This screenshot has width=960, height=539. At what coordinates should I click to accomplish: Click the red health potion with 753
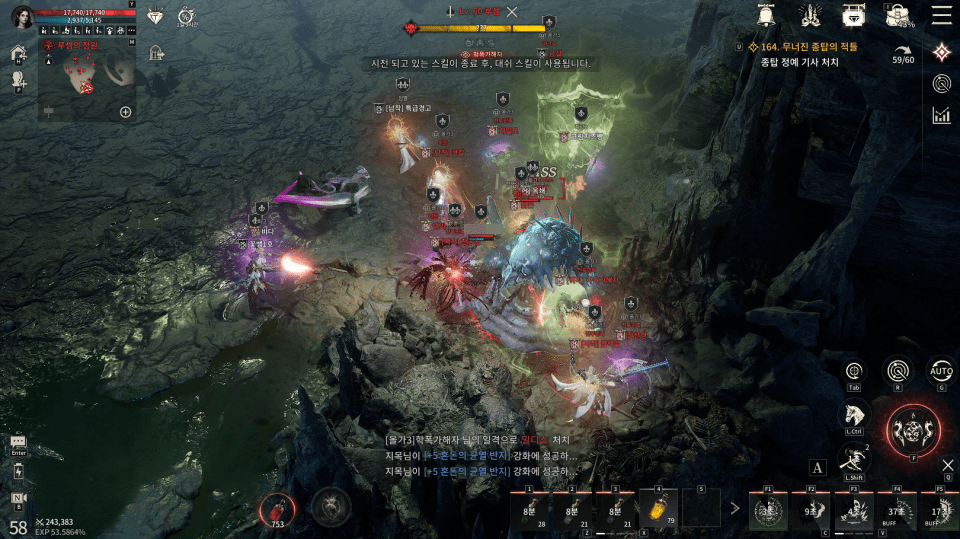pos(278,507)
